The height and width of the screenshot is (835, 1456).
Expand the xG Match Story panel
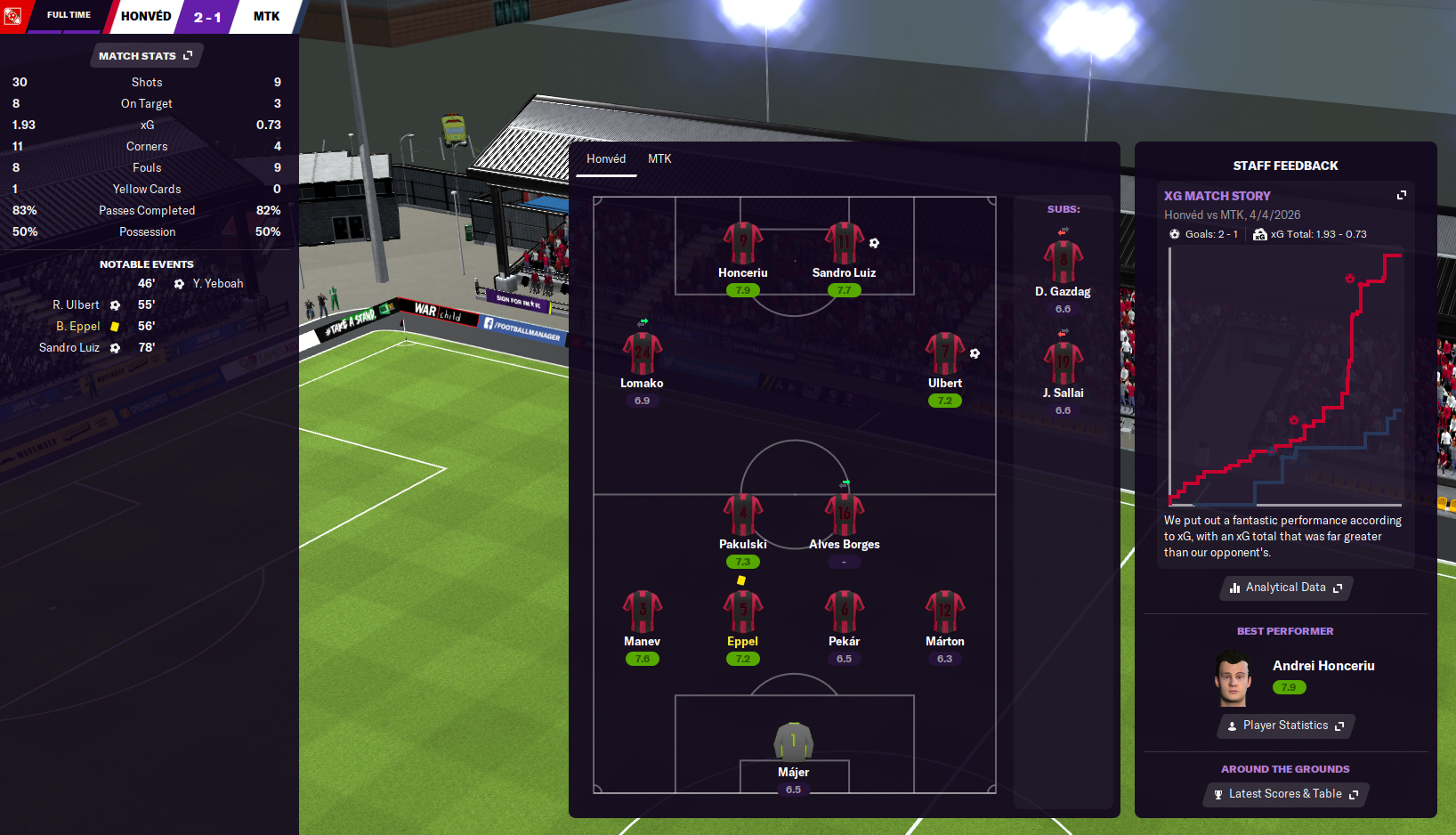click(1402, 195)
